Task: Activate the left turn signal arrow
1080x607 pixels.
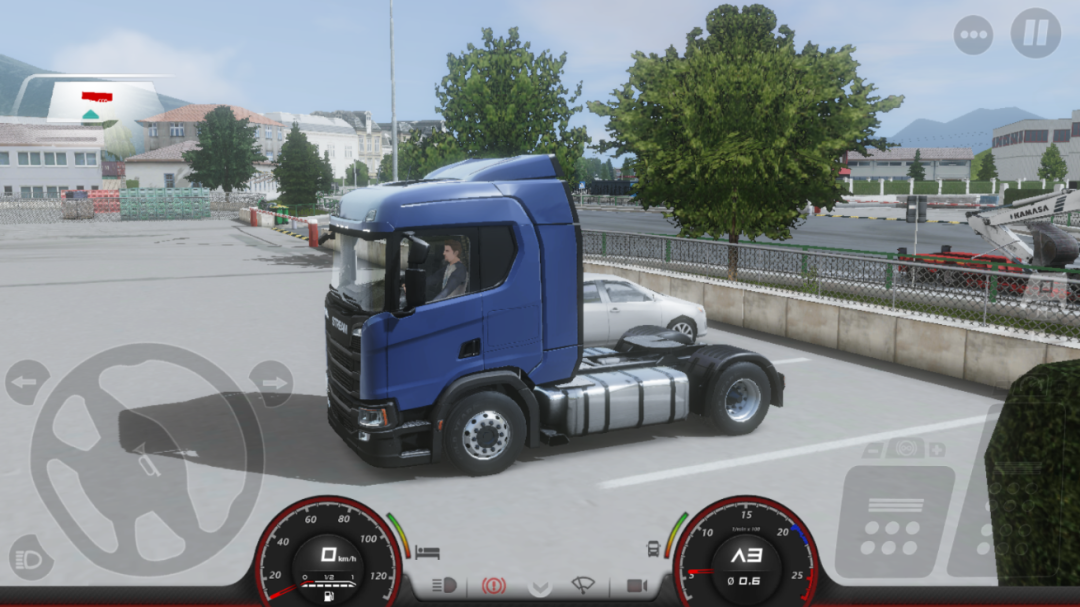Action: click(26, 382)
